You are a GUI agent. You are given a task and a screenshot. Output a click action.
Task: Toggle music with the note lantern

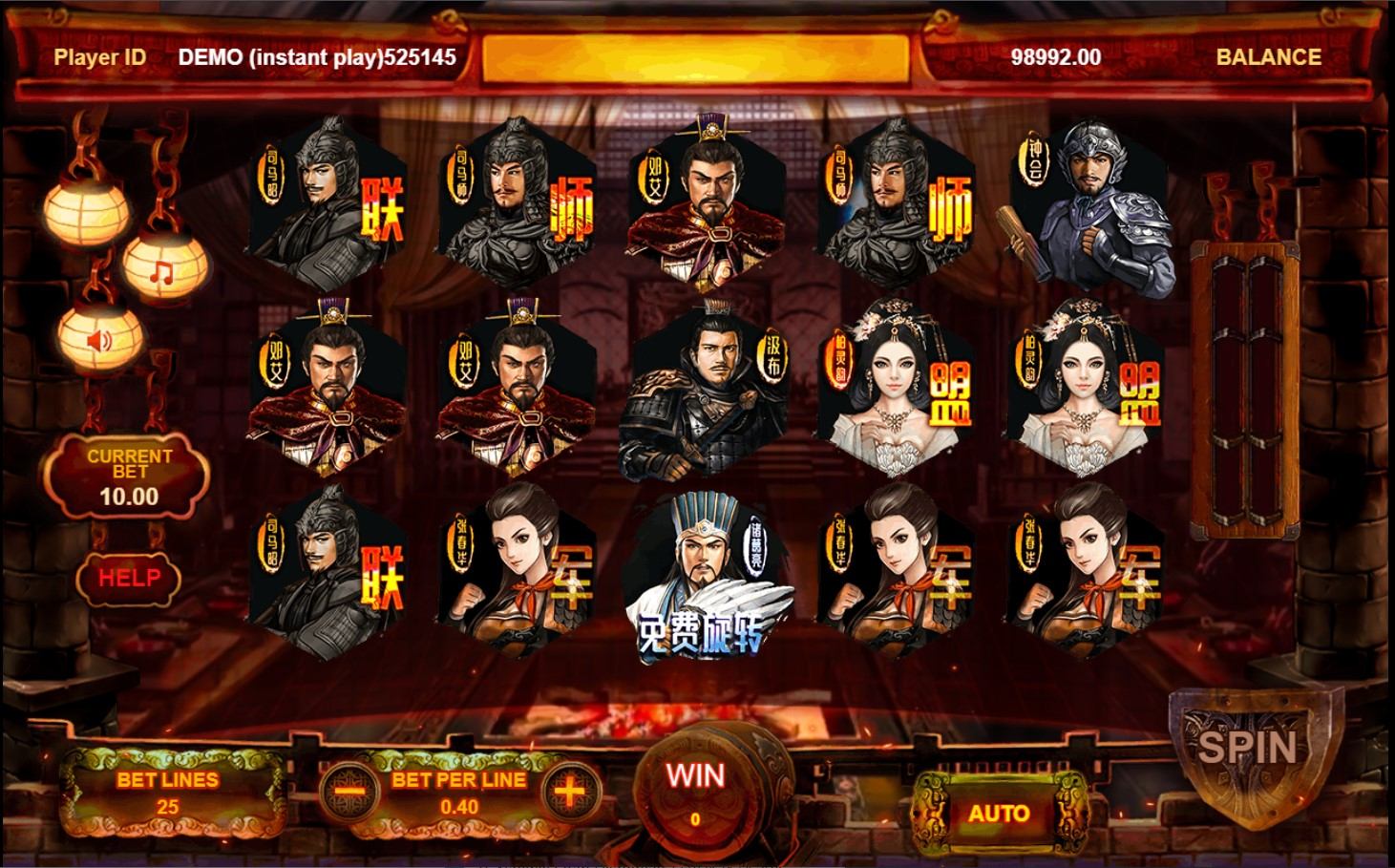(x=162, y=273)
